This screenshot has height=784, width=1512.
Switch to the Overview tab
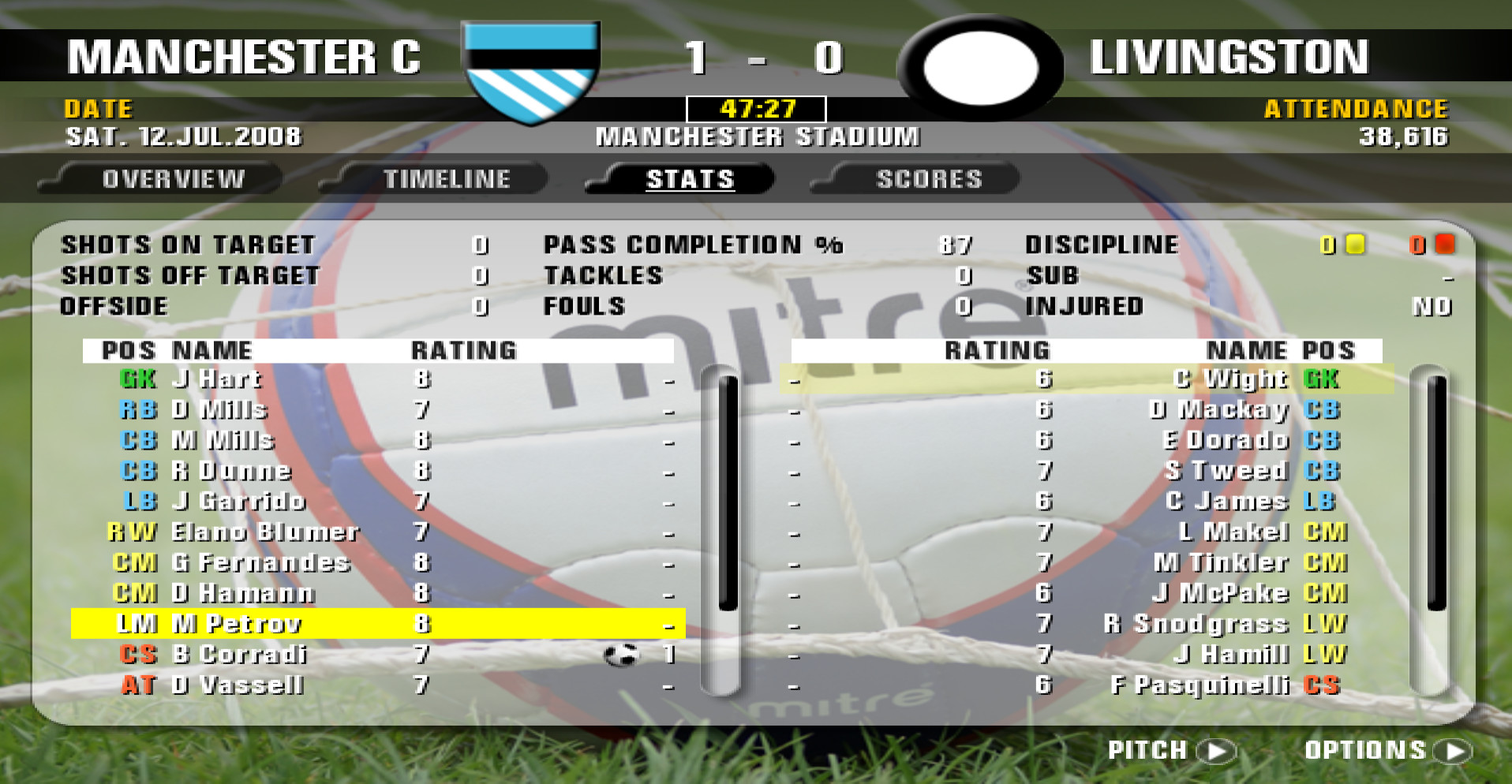[172, 178]
